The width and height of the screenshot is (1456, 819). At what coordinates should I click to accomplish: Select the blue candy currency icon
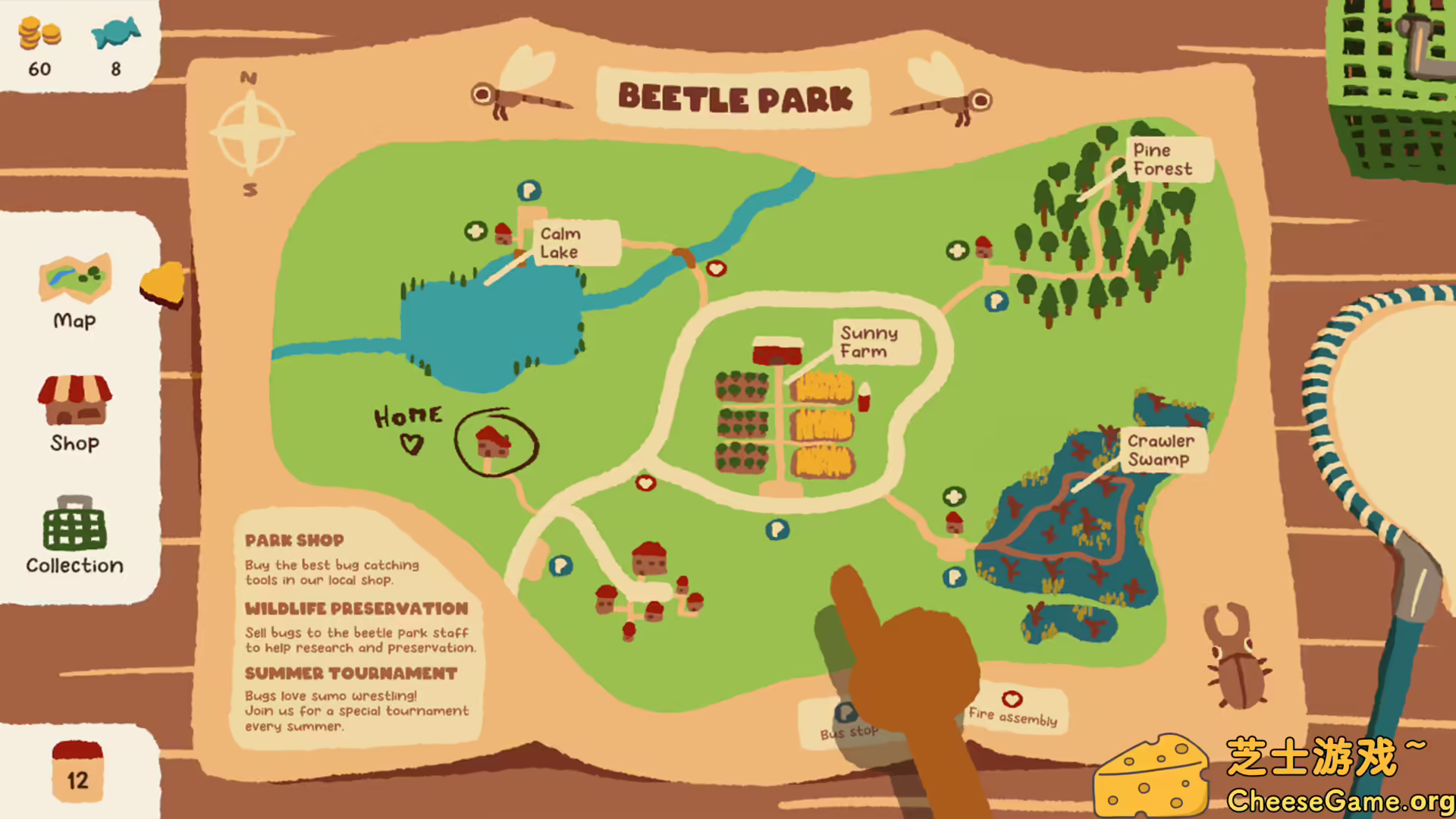tap(114, 32)
